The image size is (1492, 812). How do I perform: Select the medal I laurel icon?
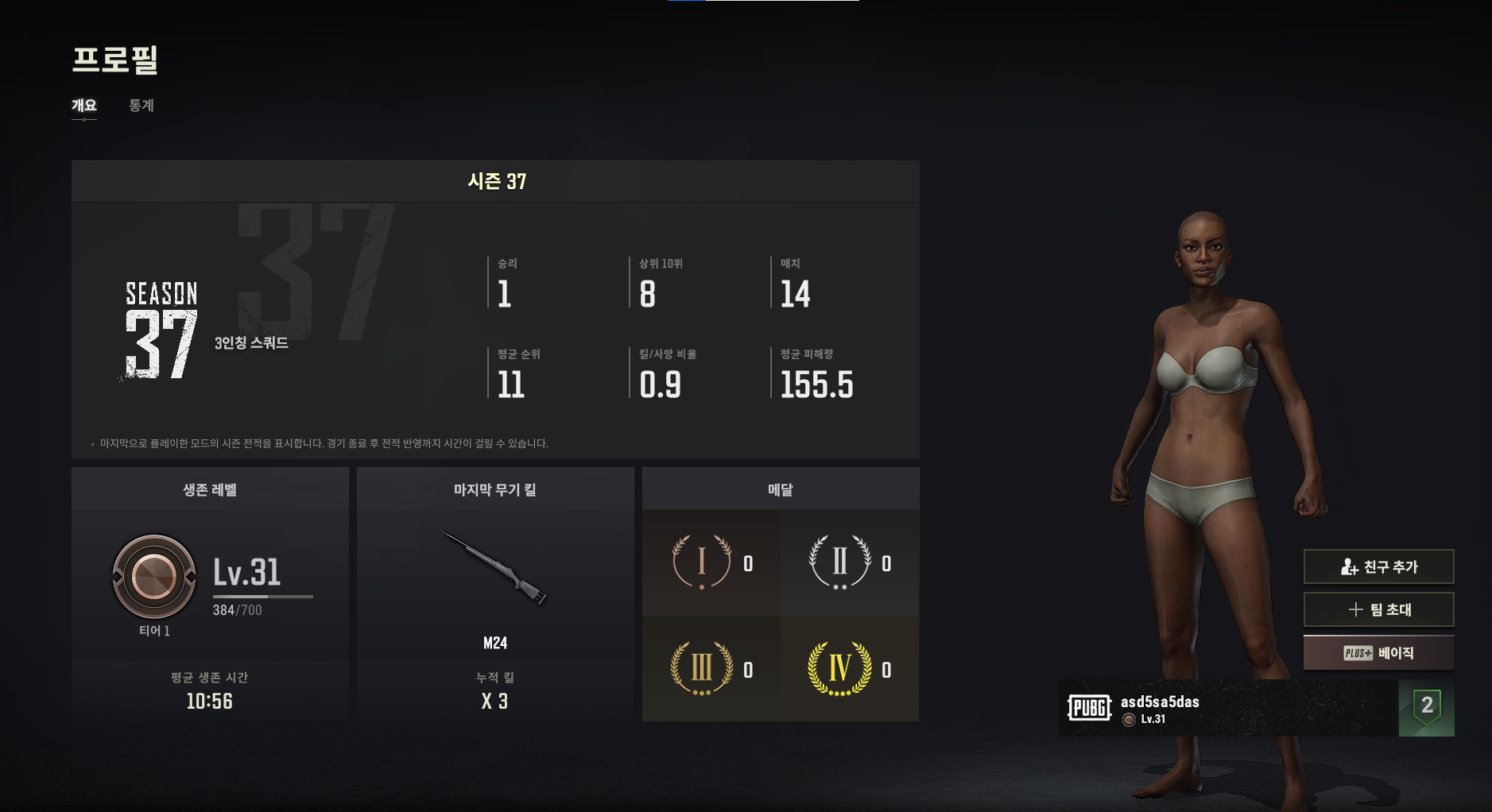(x=701, y=563)
